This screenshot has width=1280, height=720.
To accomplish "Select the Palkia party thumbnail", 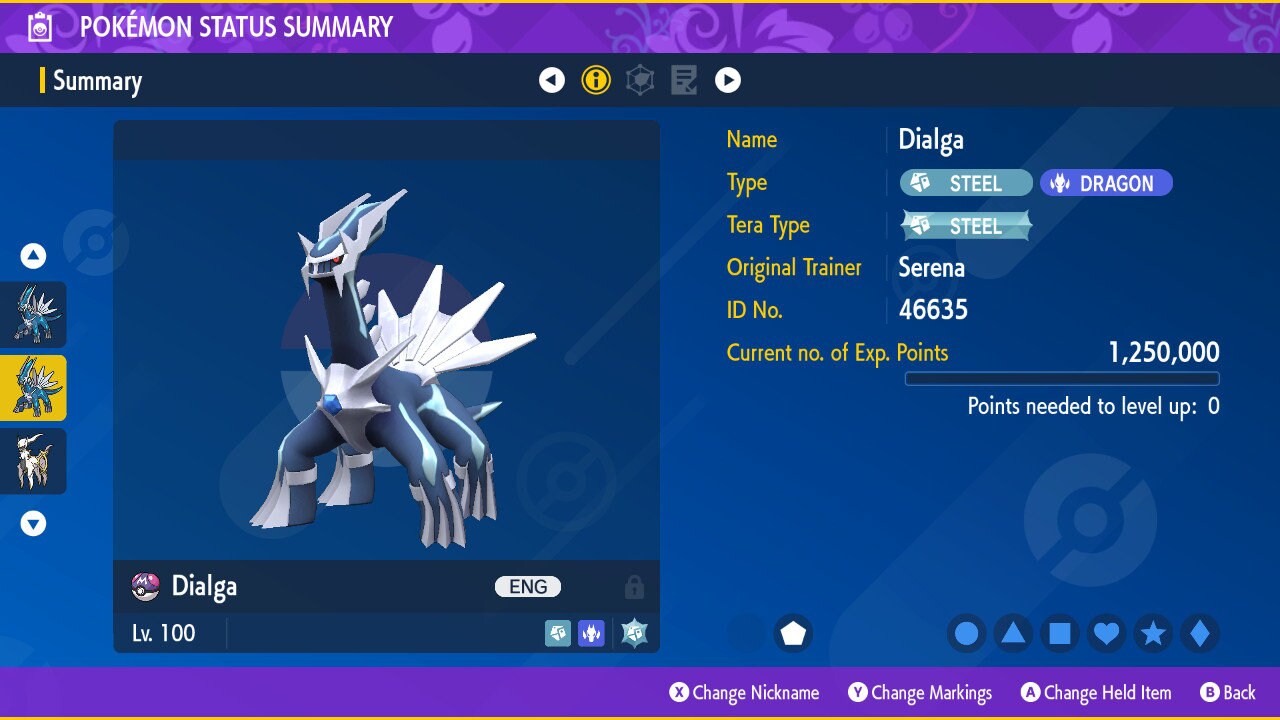I will (34, 314).
